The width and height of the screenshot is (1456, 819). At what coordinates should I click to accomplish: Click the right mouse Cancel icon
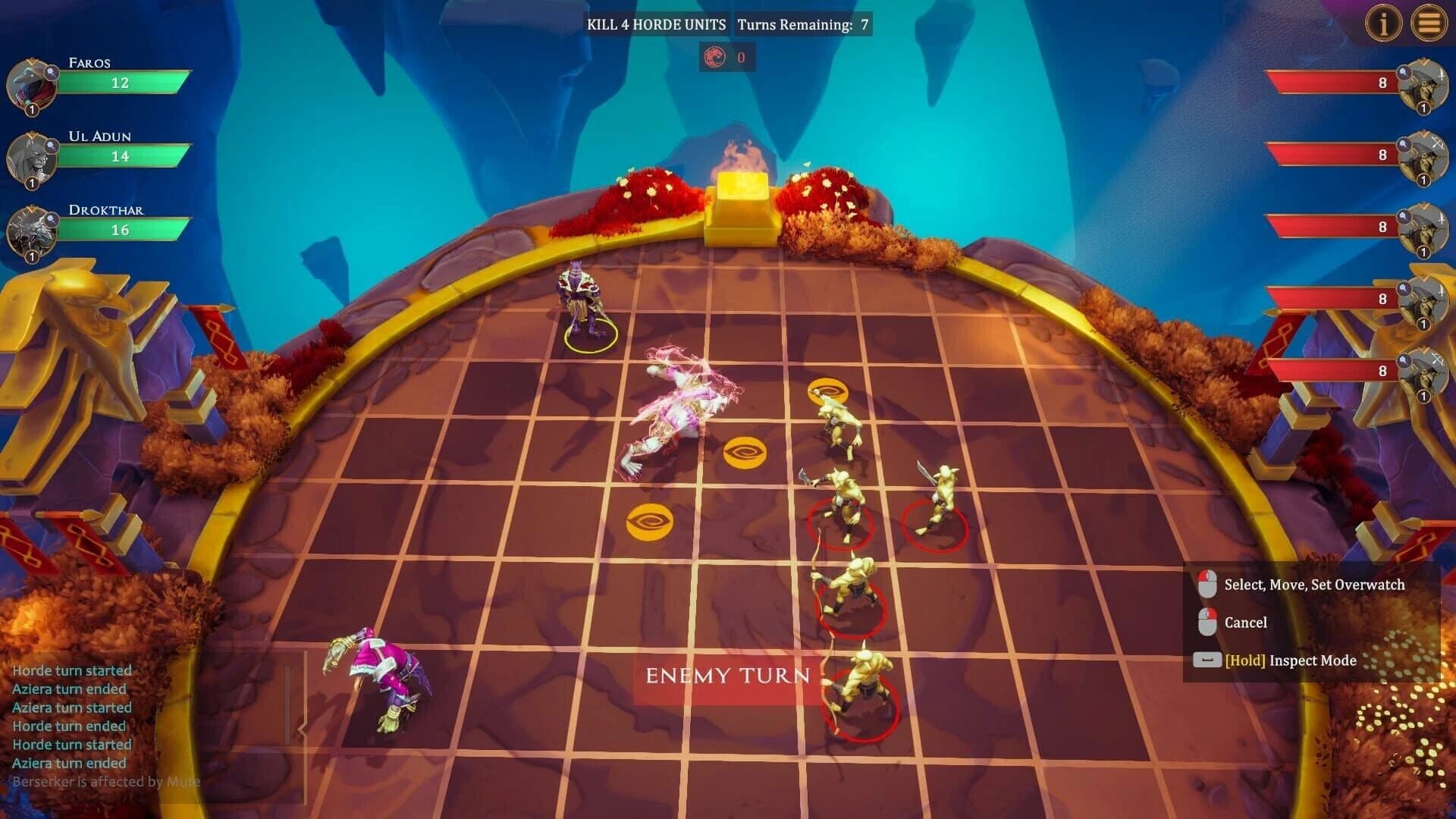[1208, 622]
